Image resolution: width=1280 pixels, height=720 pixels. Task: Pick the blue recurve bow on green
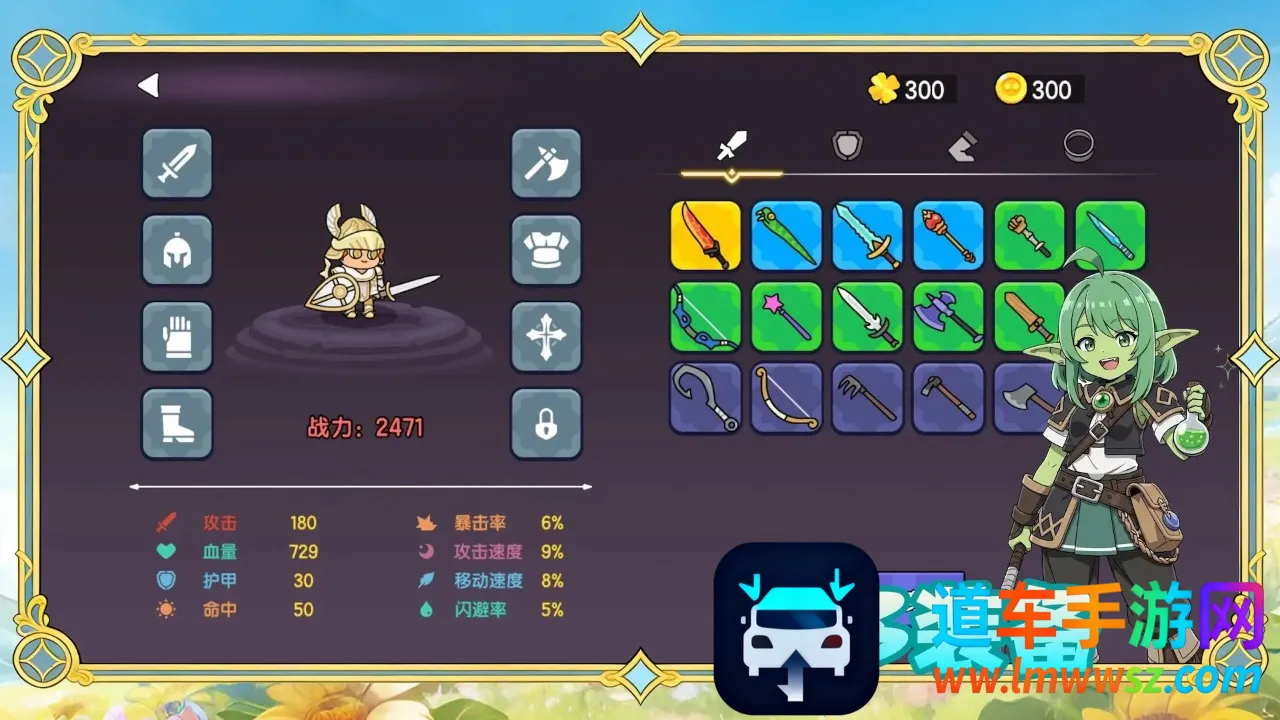706,317
